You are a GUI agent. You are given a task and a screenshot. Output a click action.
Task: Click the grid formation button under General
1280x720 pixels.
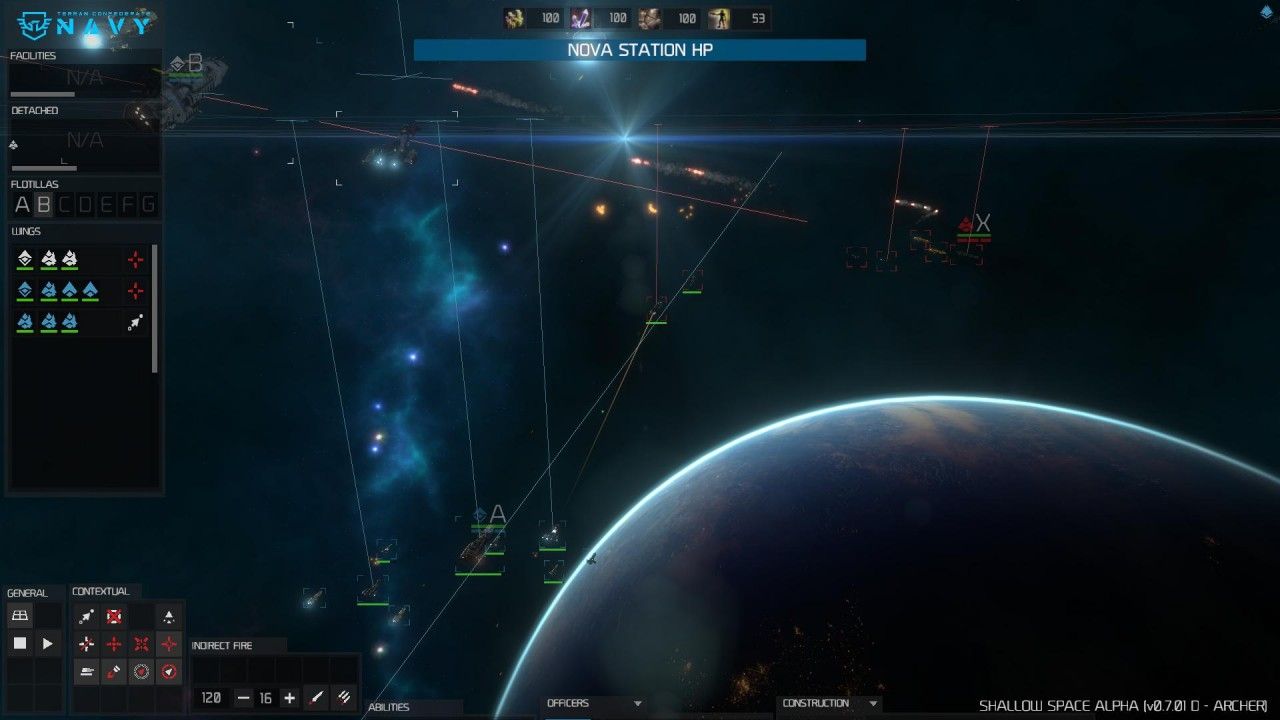[x=20, y=616]
